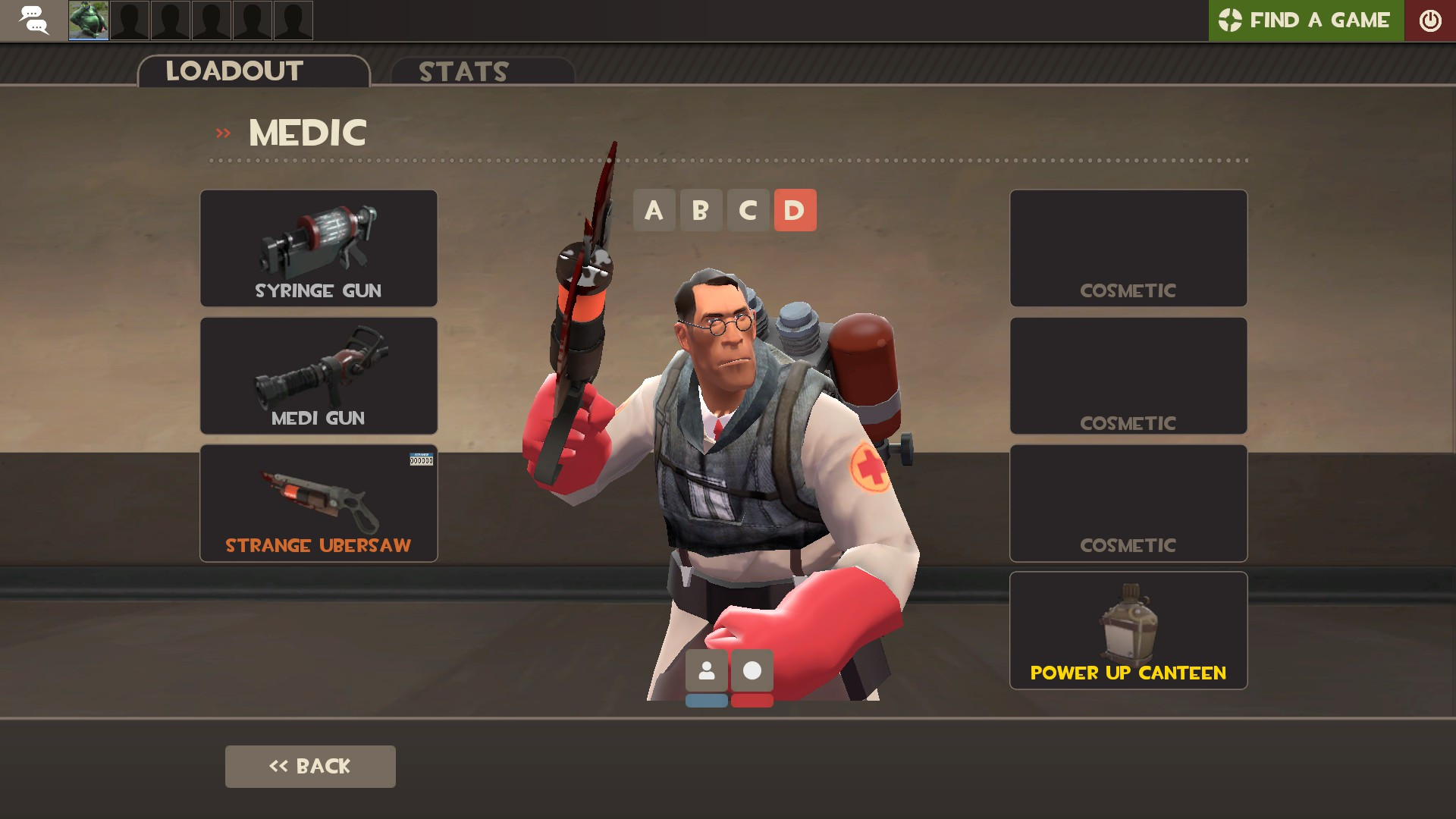This screenshot has height=819, width=1456.
Task: Open the first empty COSMETIC slot
Action: [x=1128, y=248]
